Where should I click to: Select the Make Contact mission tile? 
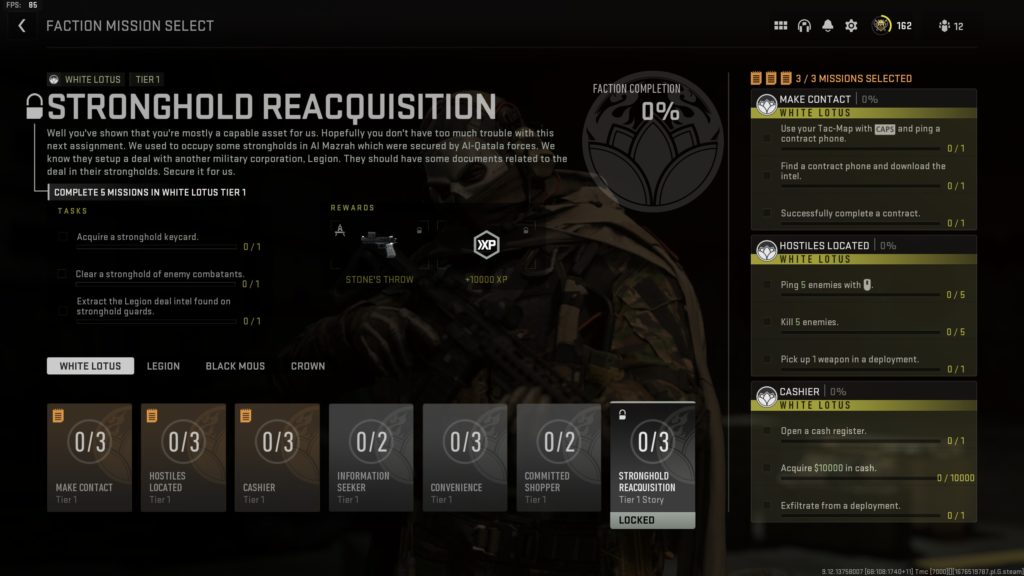click(89, 457)
